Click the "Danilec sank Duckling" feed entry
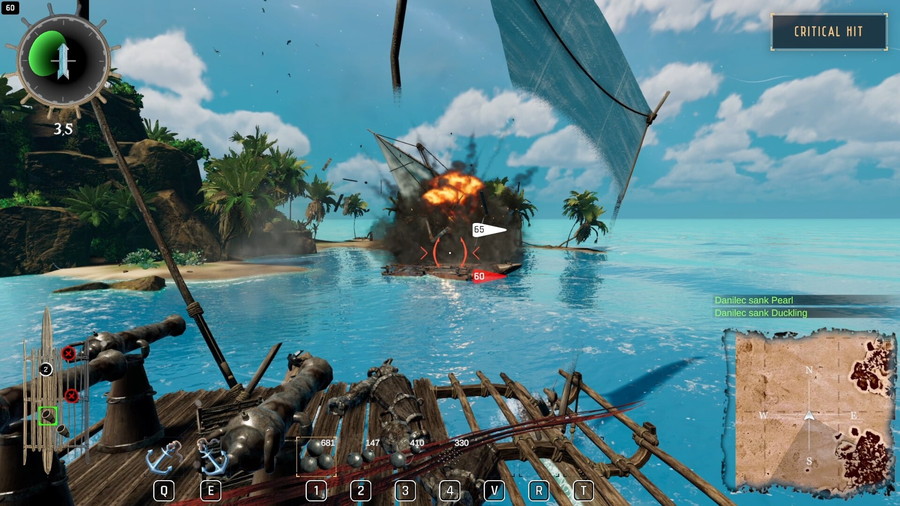Viewport: 900px width, 506px height. pyautogui.click(x=767, y=313)
